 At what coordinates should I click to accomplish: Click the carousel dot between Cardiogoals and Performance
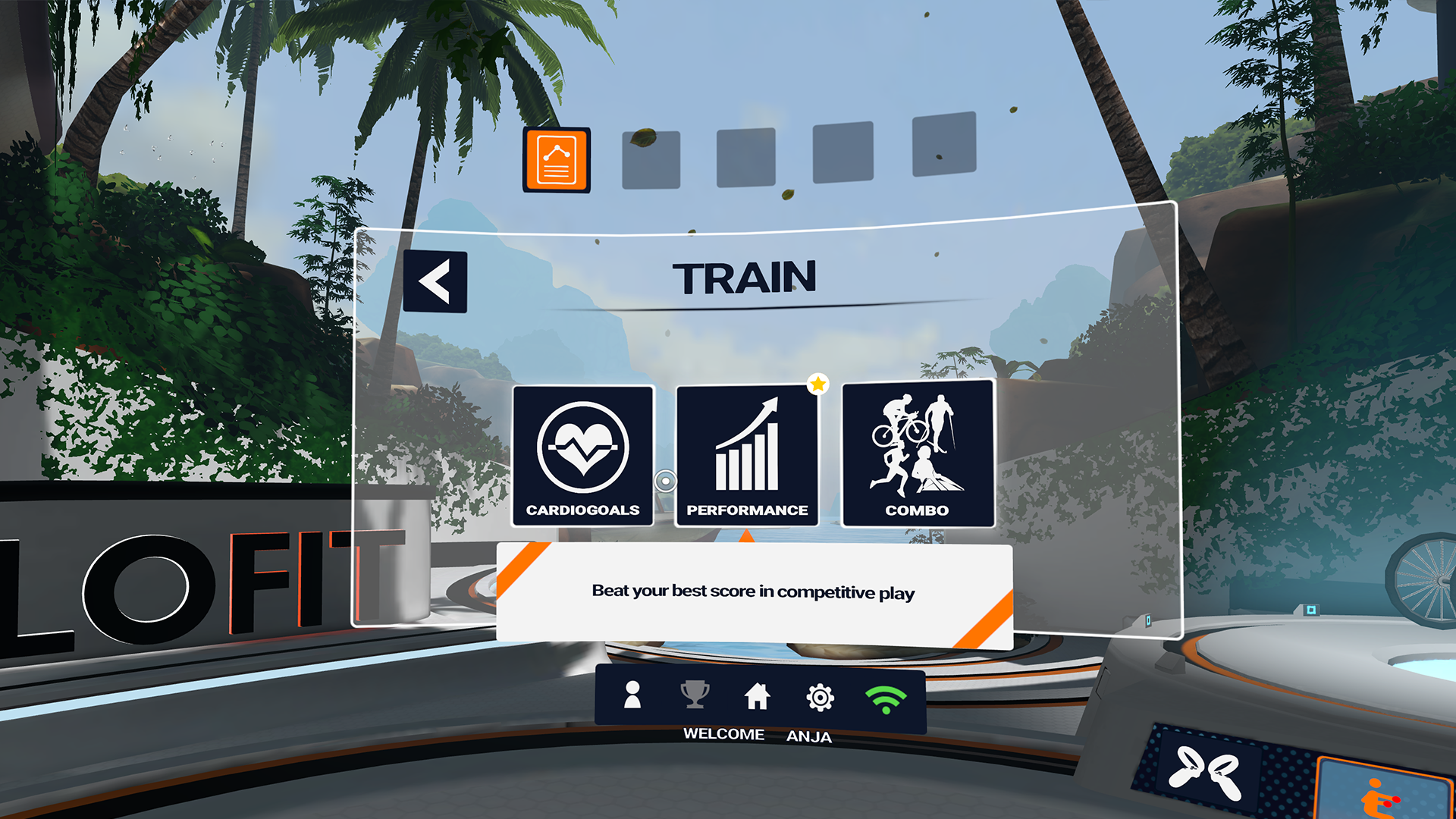coord(665,482)
